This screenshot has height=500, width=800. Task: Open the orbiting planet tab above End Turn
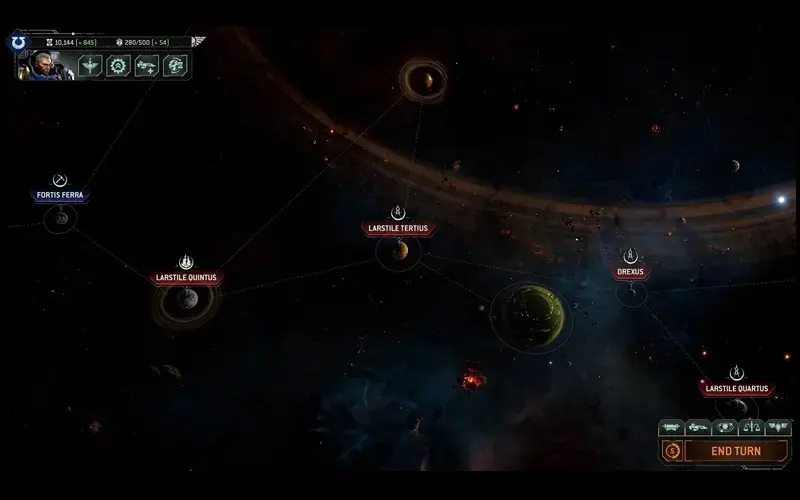724,427
